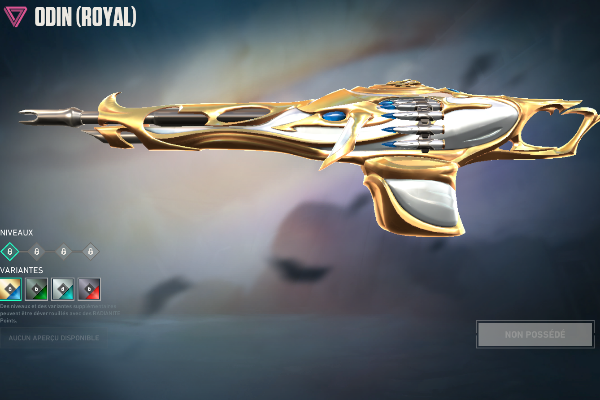Click the AUCUN APERÇU DISPONIBLE button
This screenshot has width=600, height=400.
tap(54, 338)
